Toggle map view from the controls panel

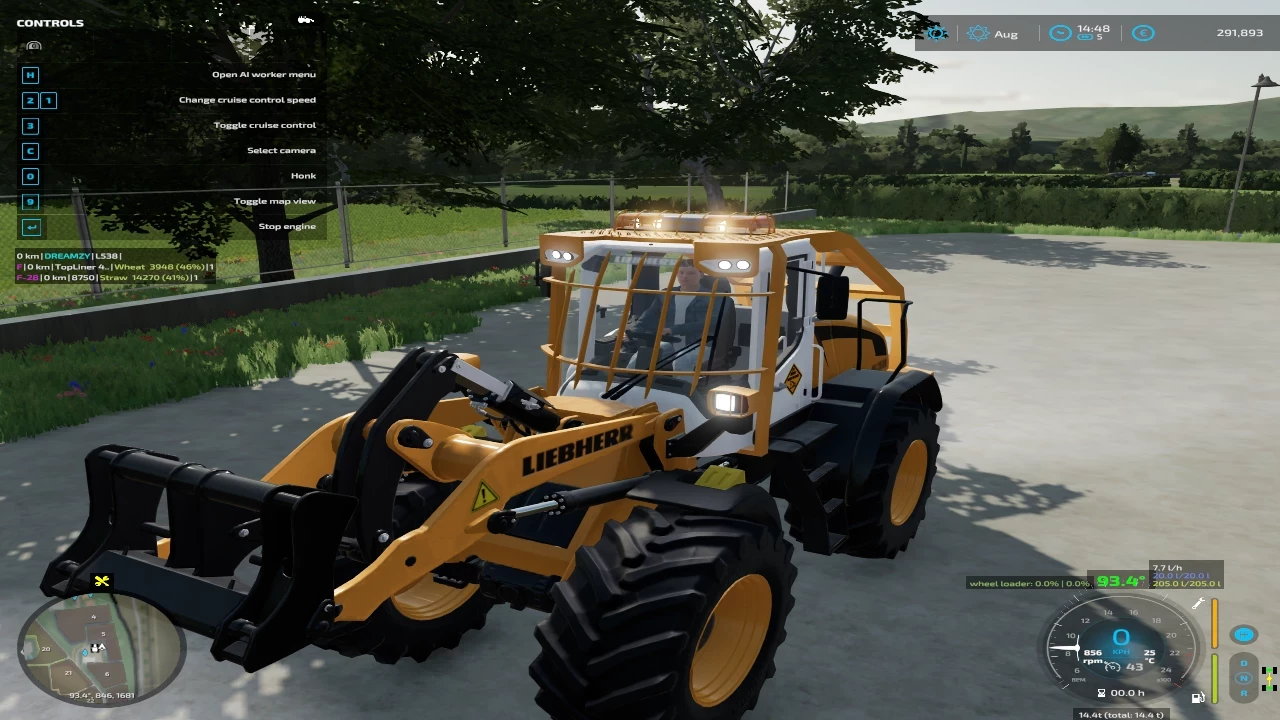point(277,200)
